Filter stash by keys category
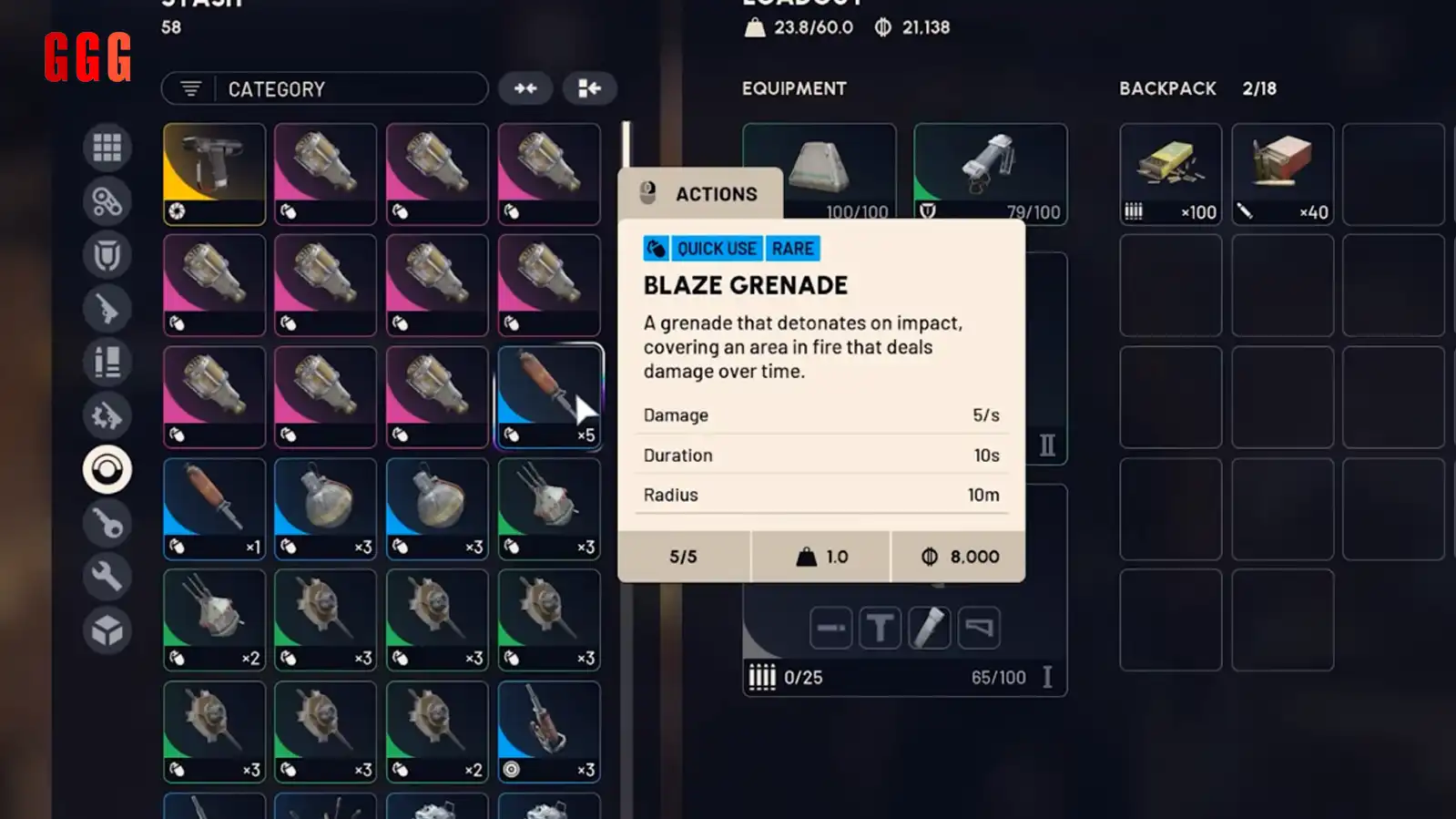The height and width of the screenshot is (819, 1456). [107, 524]
